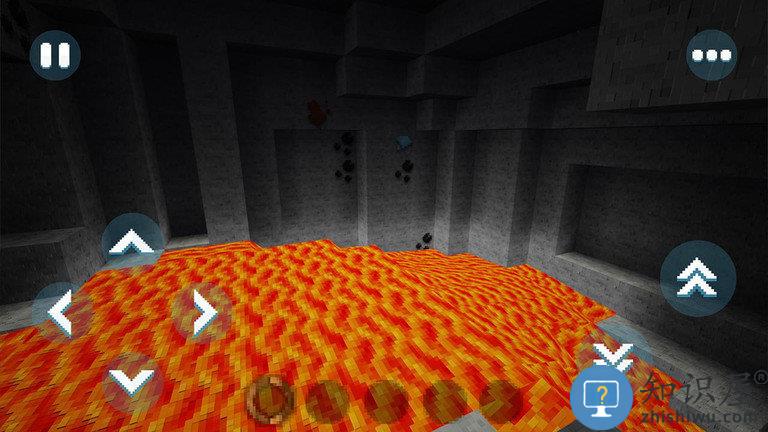This screenshot has width=768, height=432.
Task: Tap the double down chevron descend button
Action: (x=611, y=352)
